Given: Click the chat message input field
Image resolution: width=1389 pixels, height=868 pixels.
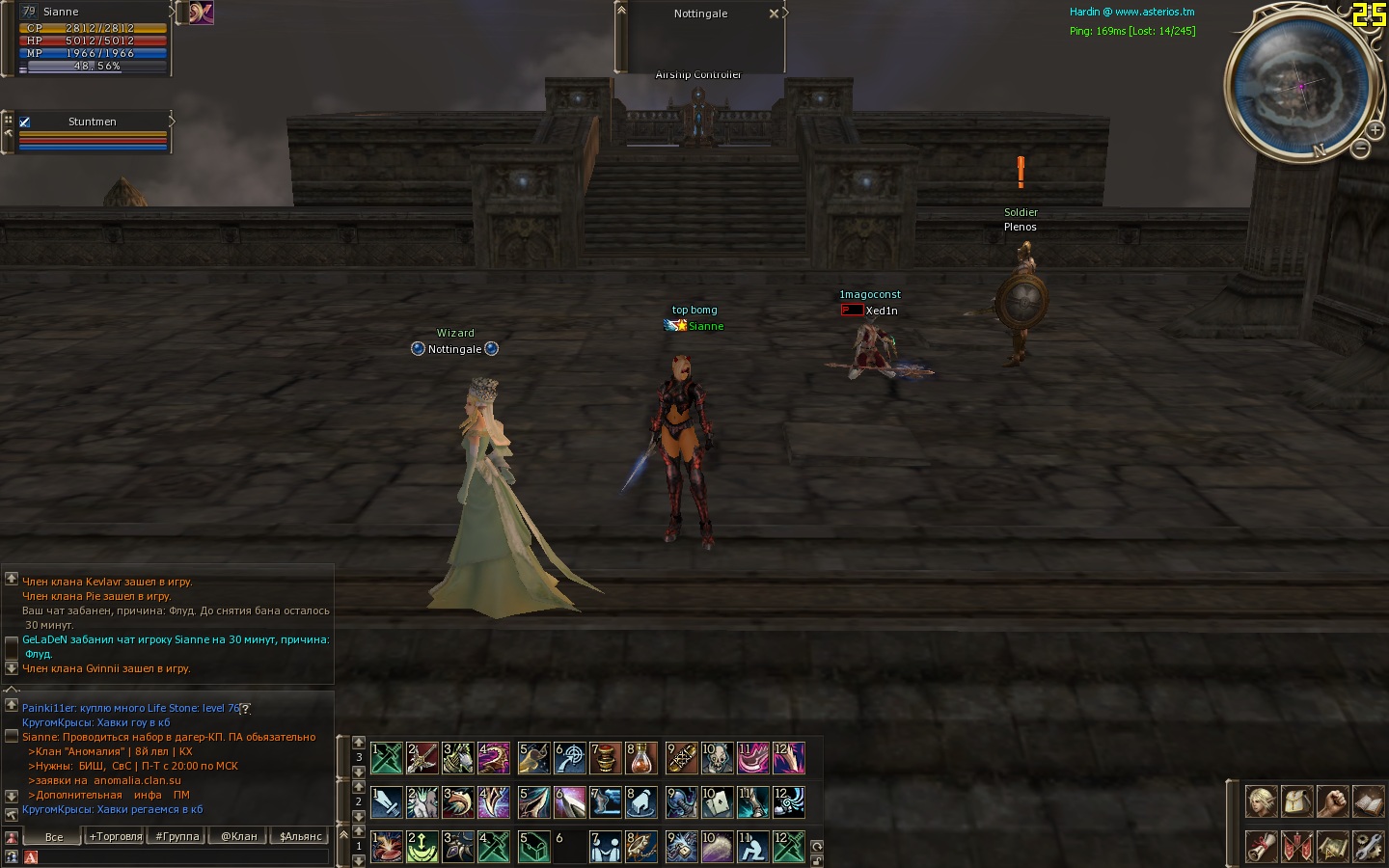Looking at the screenshot, I should [x=183, y=856].
